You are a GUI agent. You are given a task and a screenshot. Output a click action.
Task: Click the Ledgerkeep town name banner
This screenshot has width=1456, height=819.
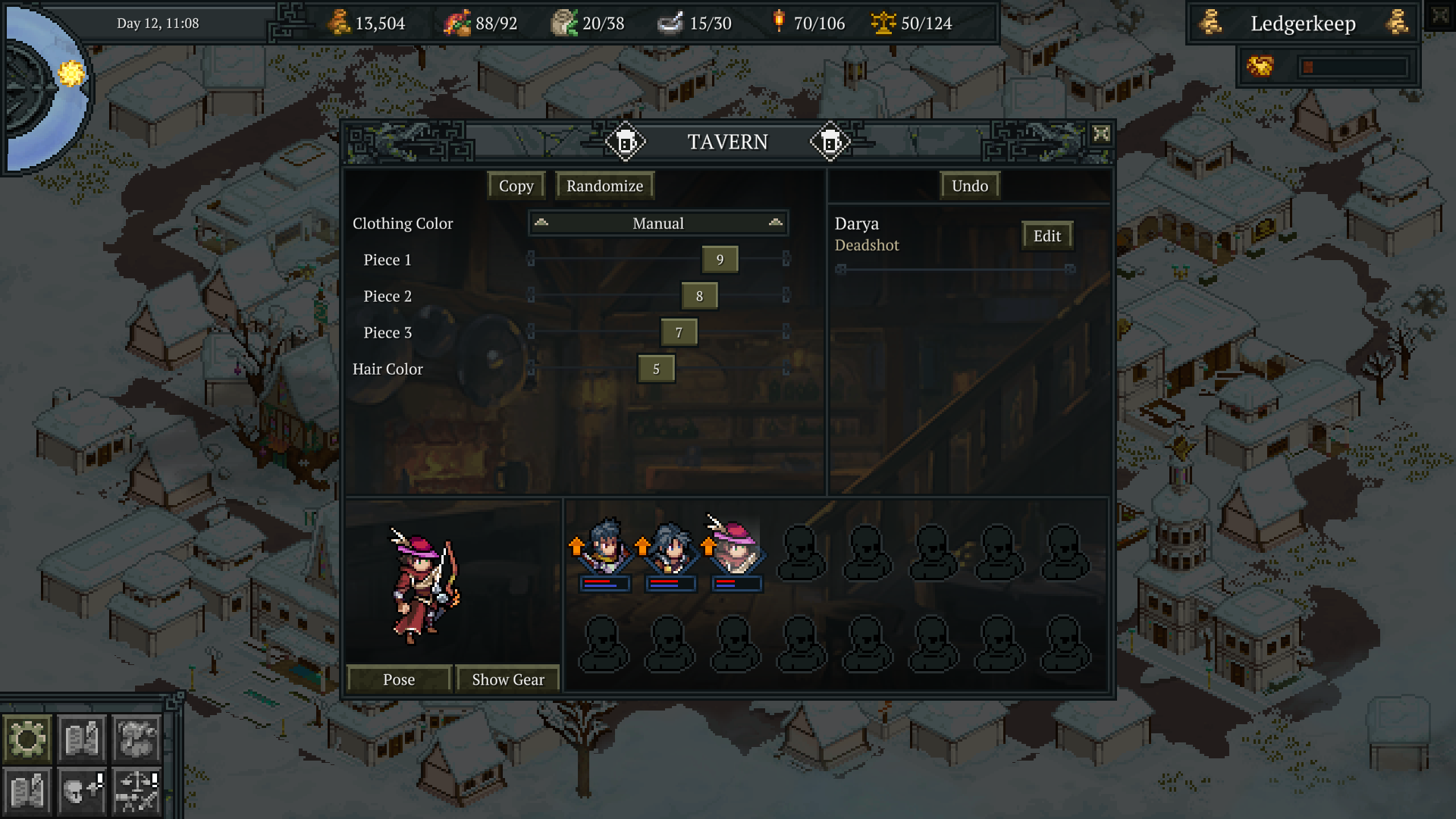pos(1302,24)
